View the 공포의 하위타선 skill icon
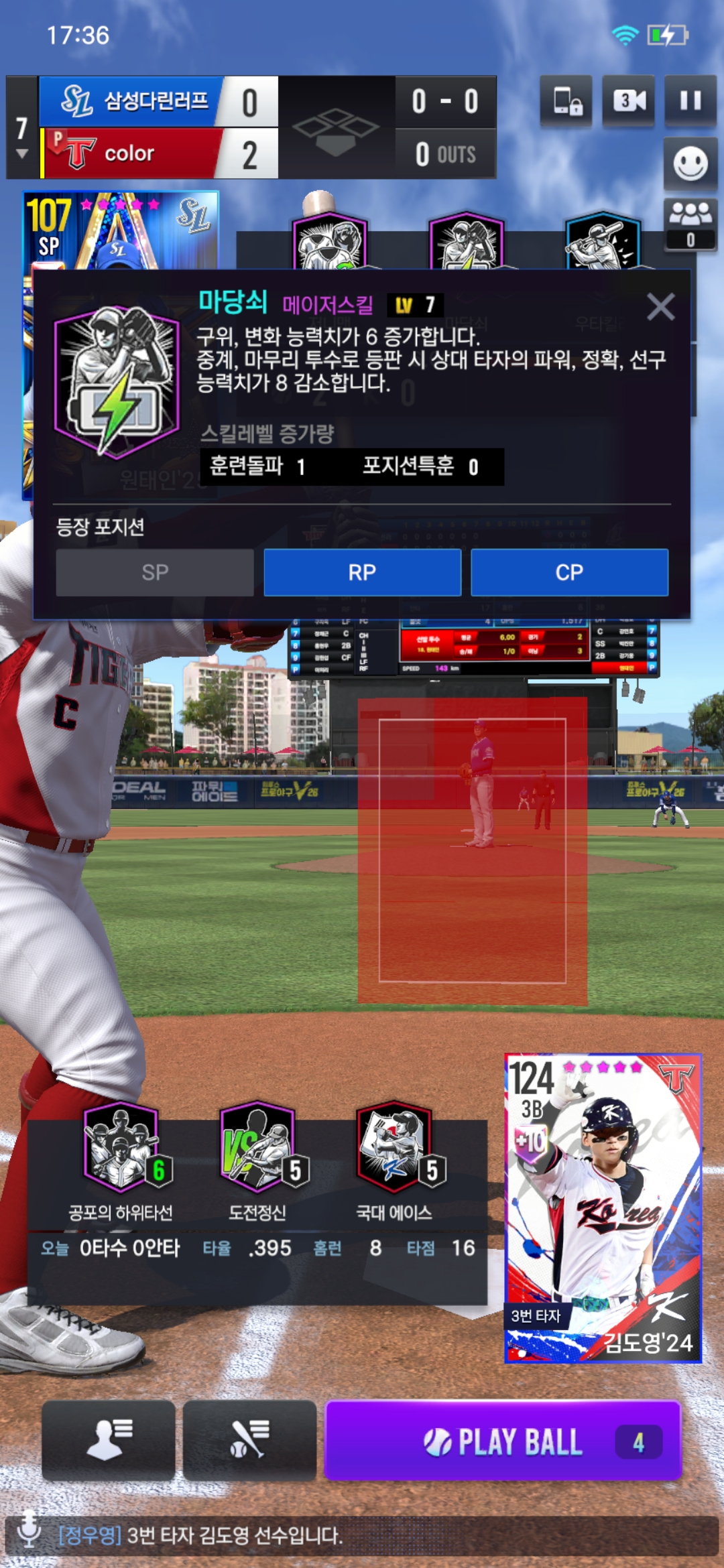 (x=121, y=1147)
